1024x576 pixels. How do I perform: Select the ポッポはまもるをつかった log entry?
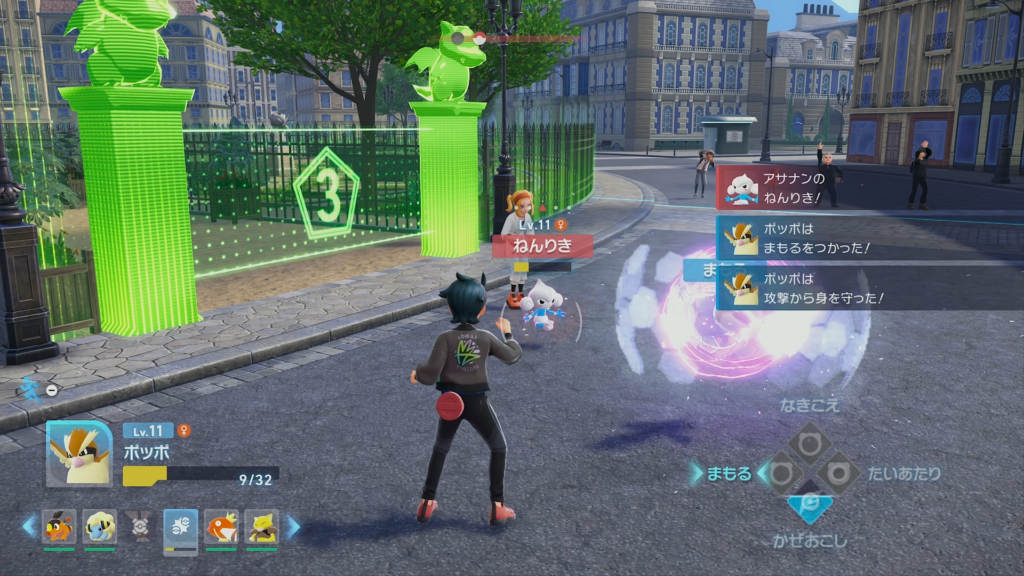click(800, 238)
